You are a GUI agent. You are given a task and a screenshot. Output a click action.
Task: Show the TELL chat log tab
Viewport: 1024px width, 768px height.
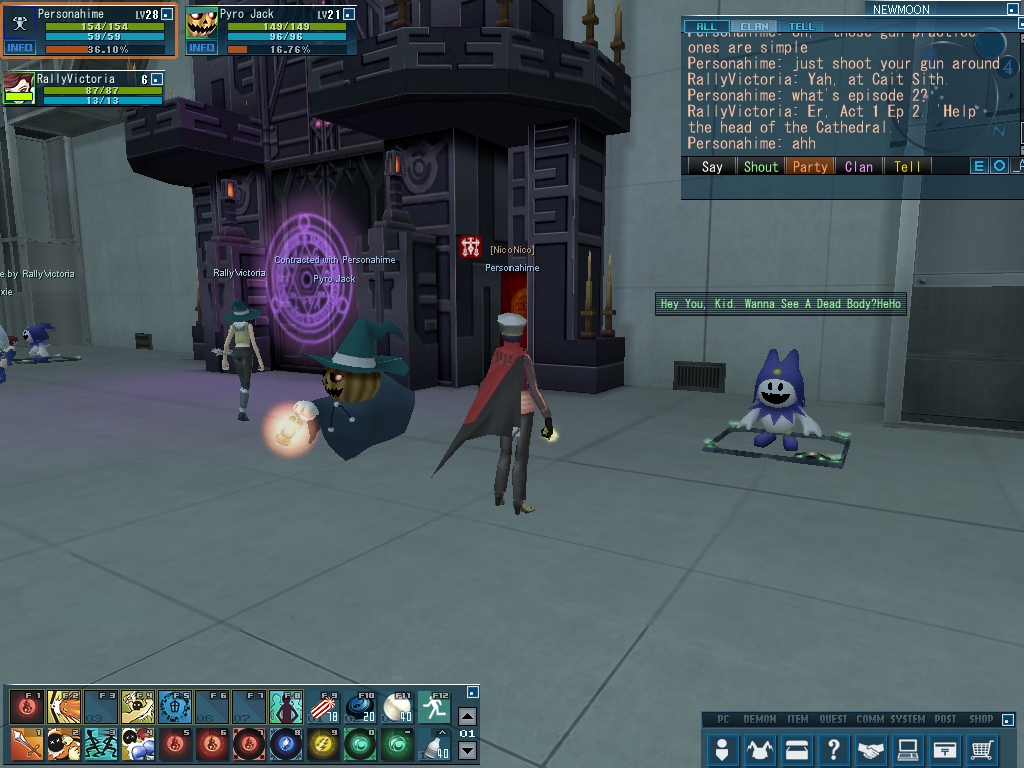tap(801, 27)
